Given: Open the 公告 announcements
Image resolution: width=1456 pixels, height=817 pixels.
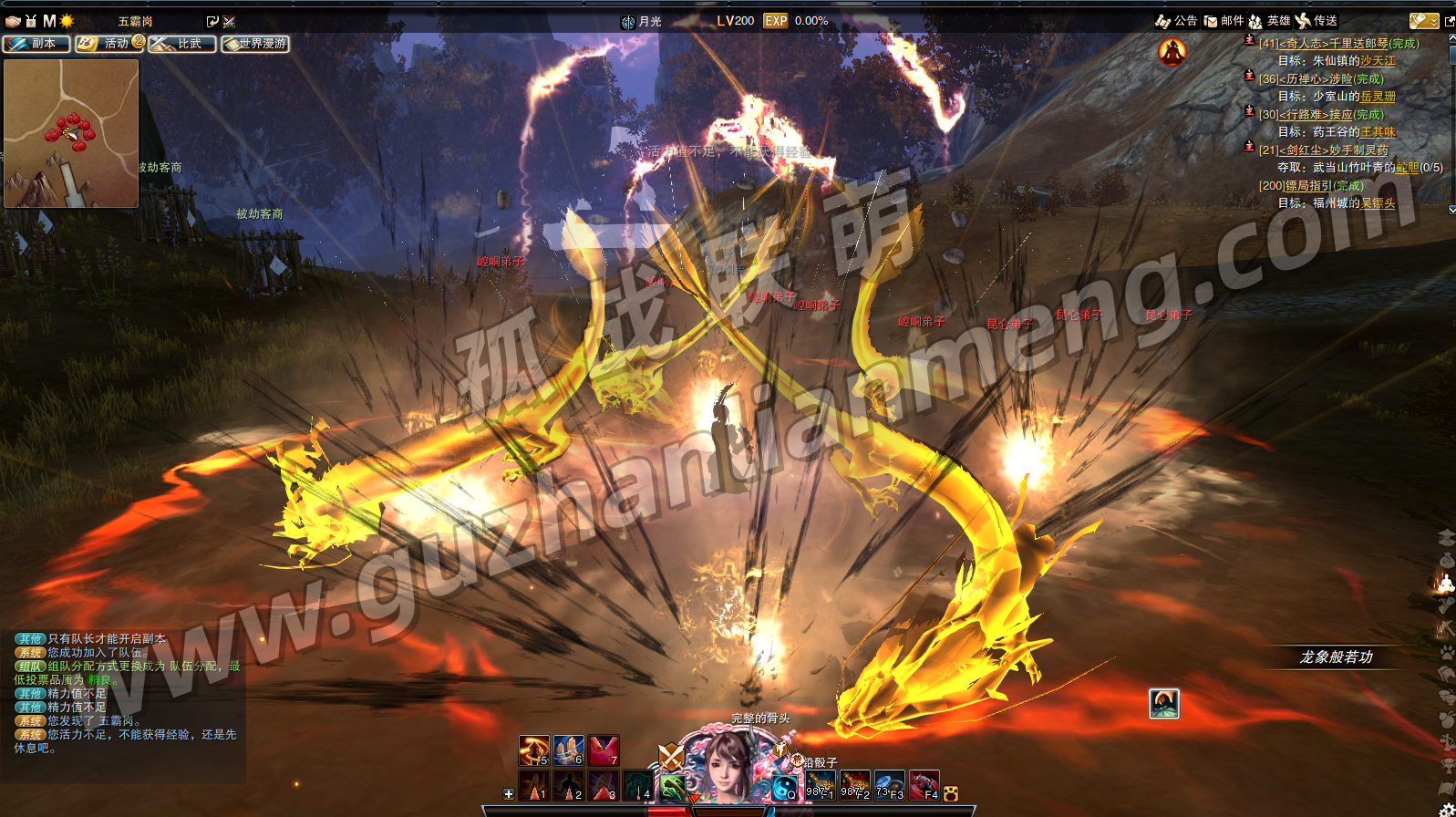Looking at the screenshot, I should pyautogui.click(x=1176, y=21).
